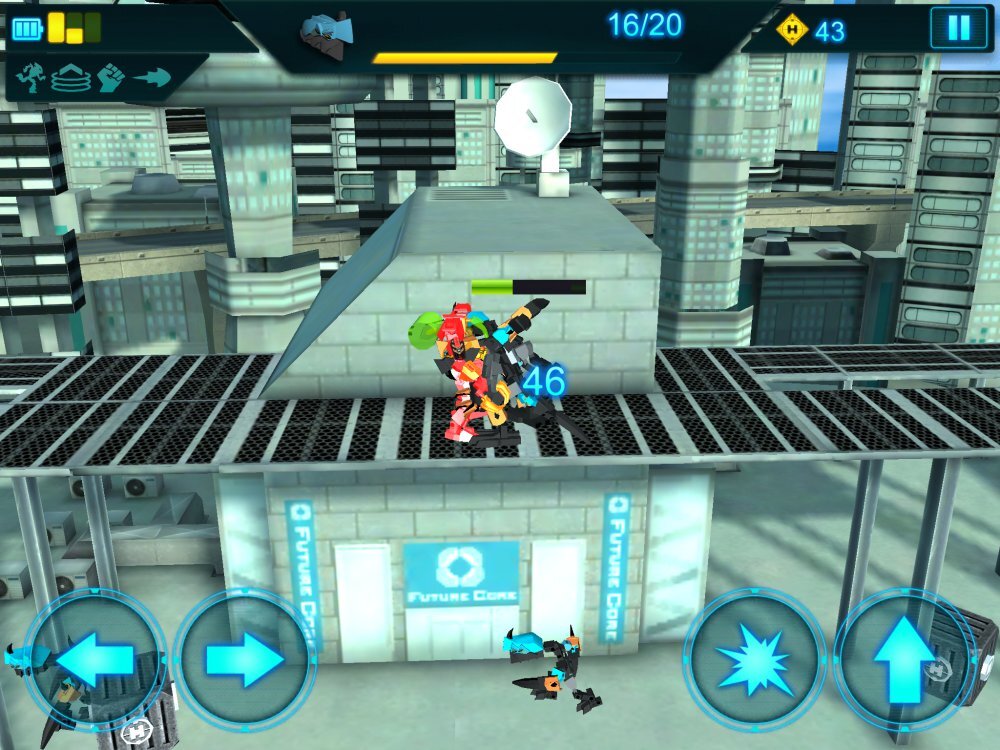Pause the game with the pause button
1000x750 pixels.
pos(958,28)
